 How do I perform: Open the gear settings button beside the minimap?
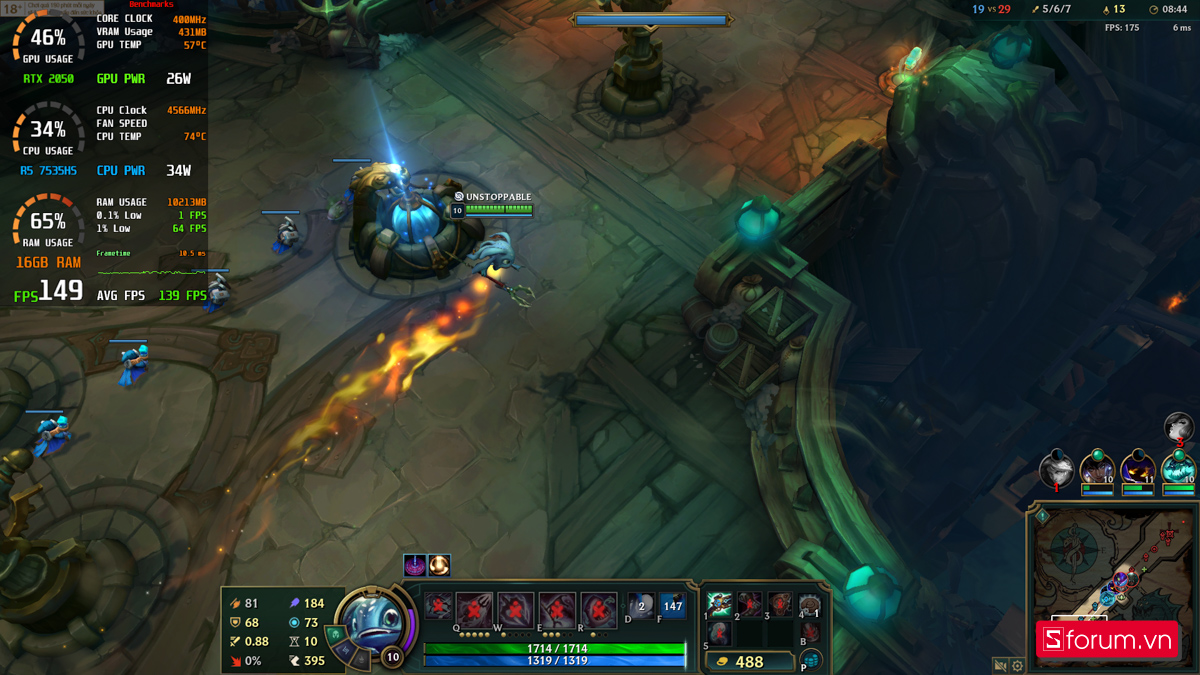(x=1017, y=665)
